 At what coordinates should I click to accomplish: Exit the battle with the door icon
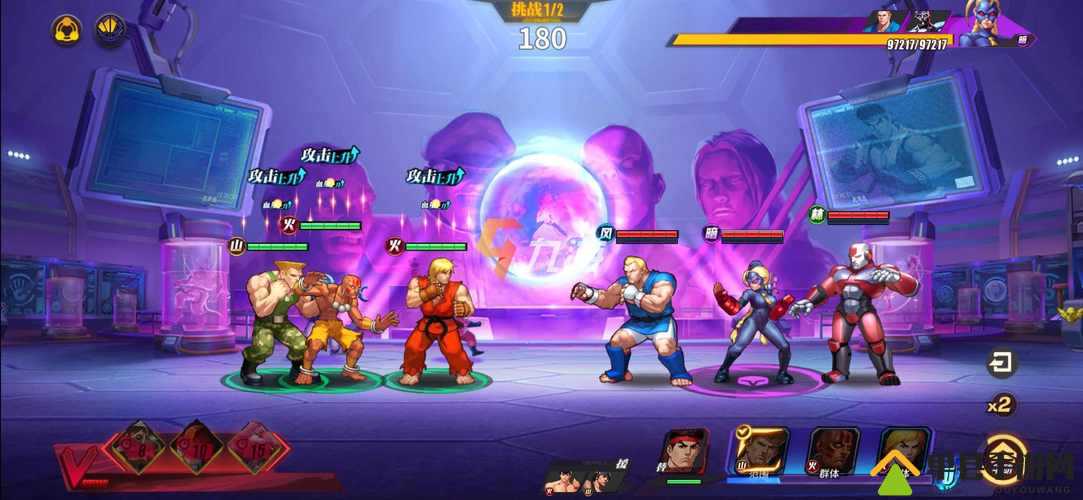click(x=1000, y=364)
